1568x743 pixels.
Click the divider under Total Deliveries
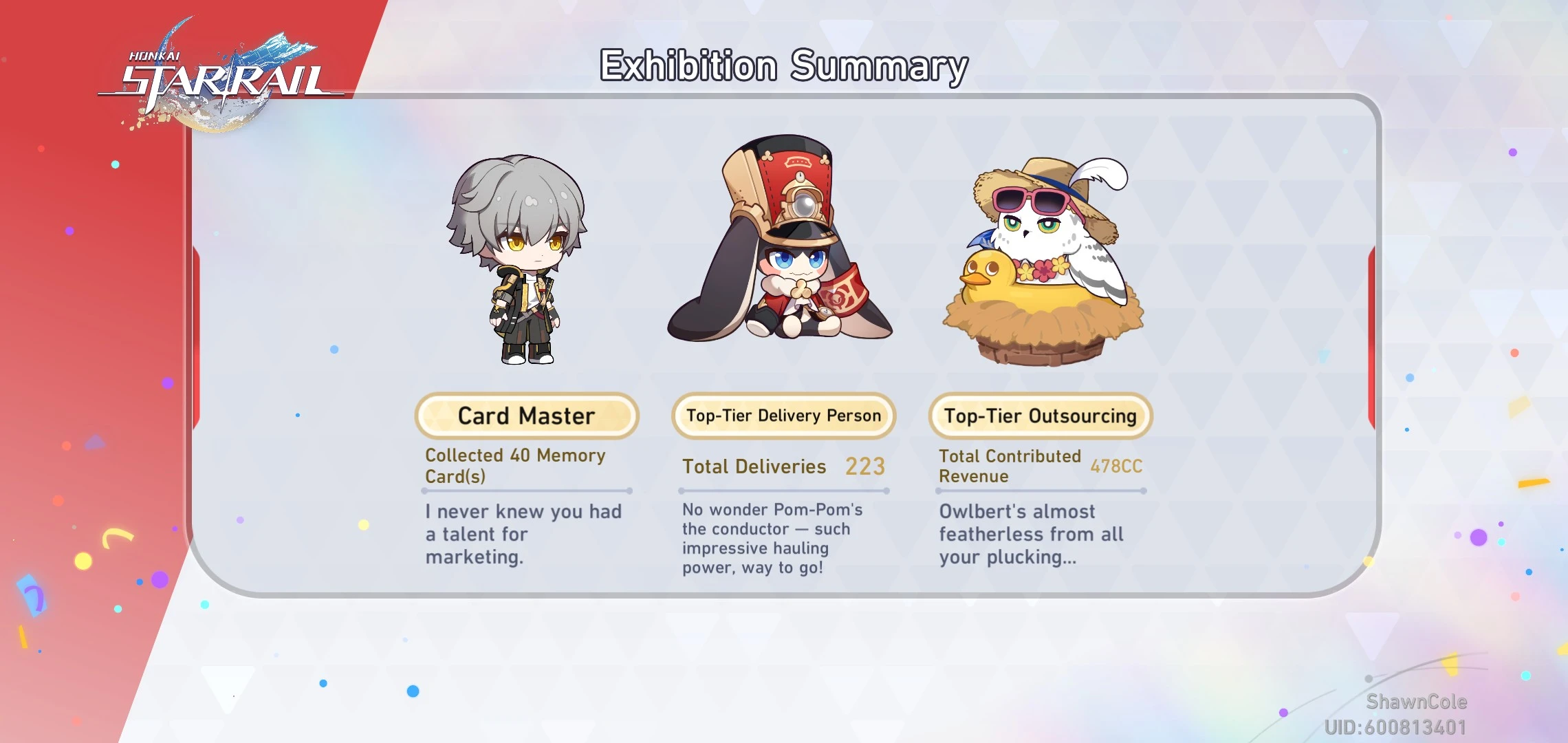point(783,490)
